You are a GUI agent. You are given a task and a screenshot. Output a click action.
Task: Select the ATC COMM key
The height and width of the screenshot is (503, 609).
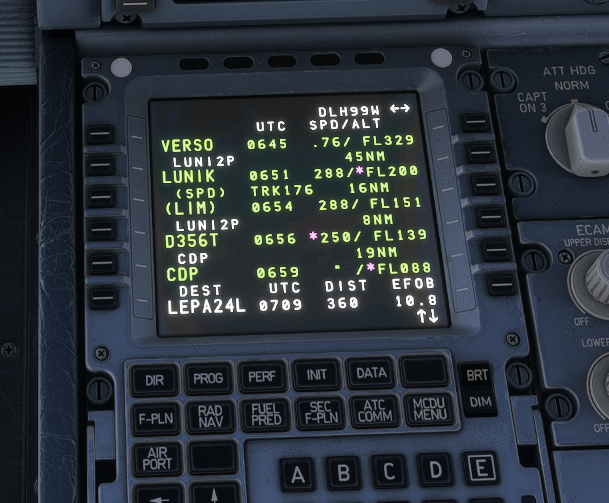coord(374,410)
